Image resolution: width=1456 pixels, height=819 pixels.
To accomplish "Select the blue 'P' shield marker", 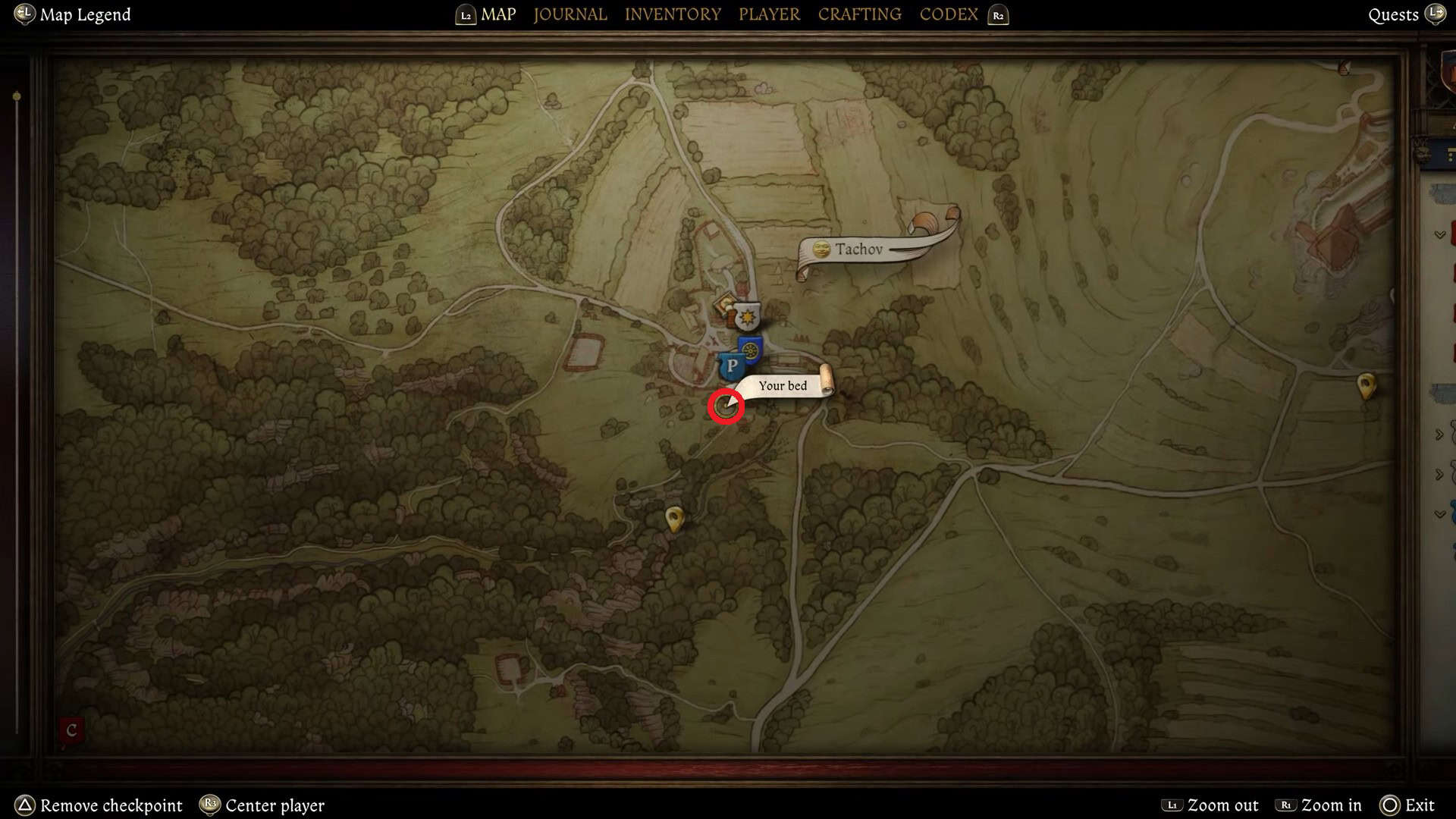I will 731,365.
